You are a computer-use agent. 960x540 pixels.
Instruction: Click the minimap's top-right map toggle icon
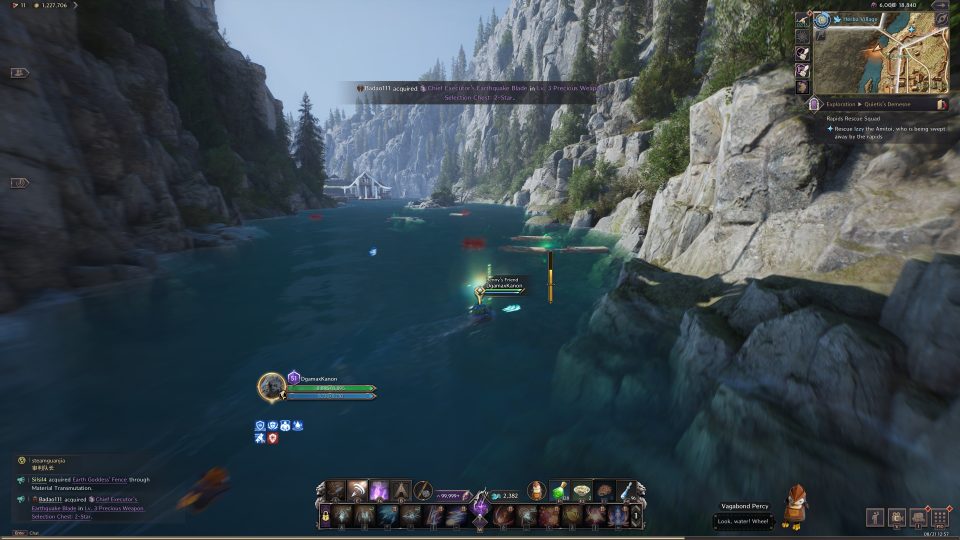click(x=940, y=19)
